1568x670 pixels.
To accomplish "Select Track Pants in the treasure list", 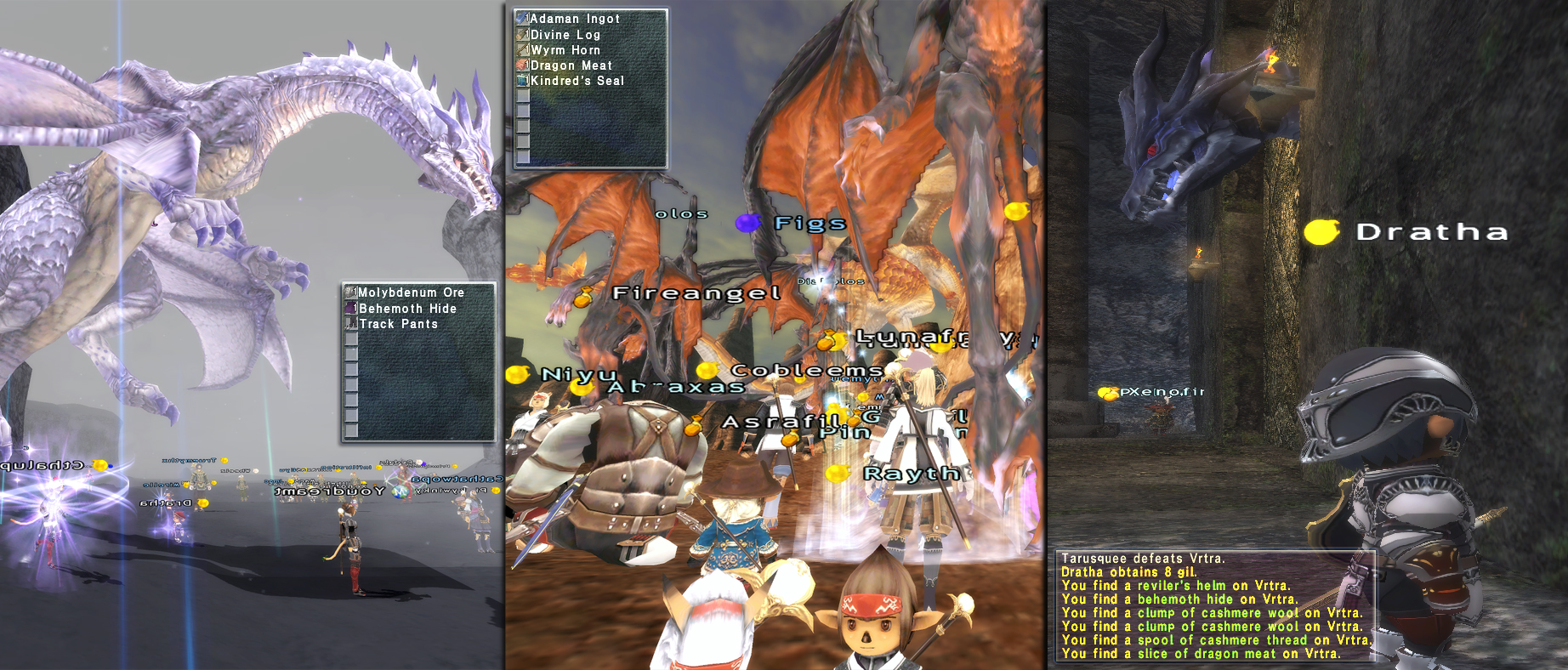I will click(x=398, y=324).
